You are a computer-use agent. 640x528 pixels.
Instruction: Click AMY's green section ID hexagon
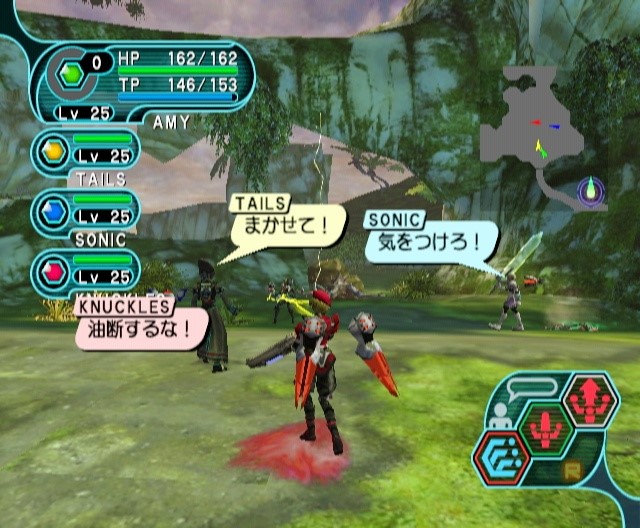tap(69, 74)
